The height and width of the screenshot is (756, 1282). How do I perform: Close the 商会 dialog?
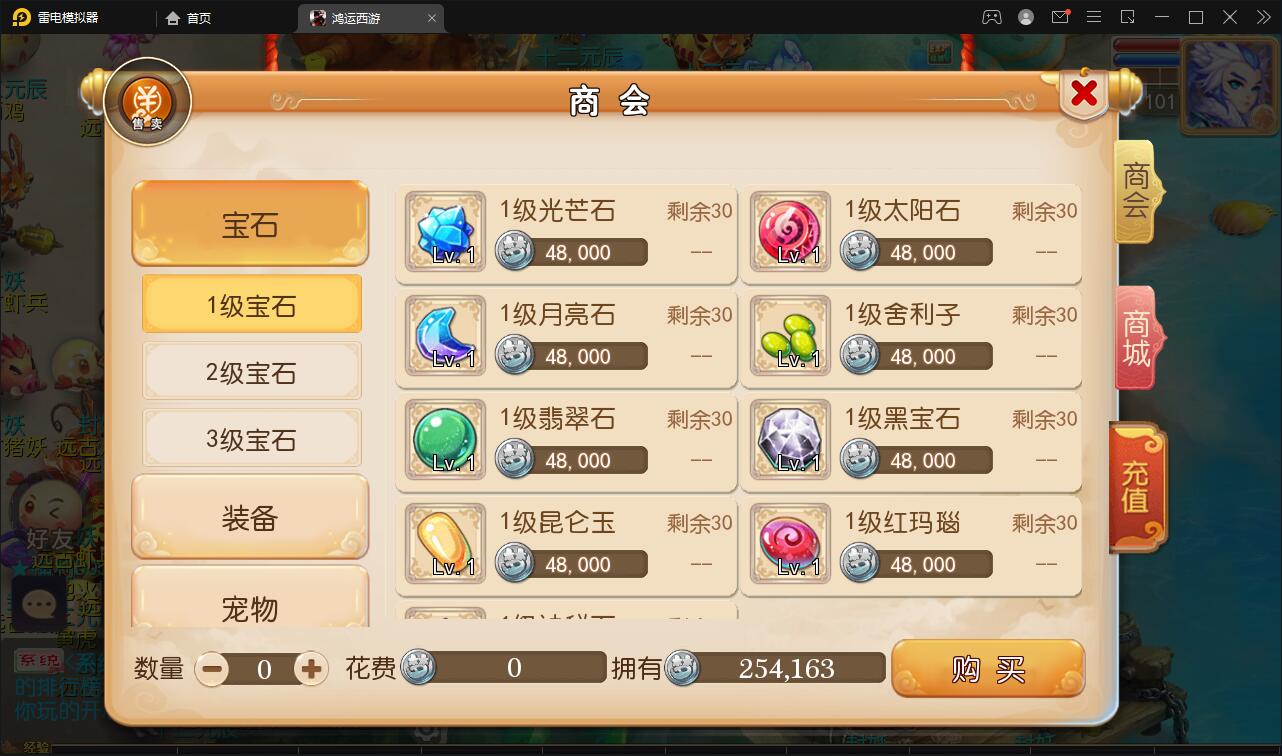[1083, 93]
